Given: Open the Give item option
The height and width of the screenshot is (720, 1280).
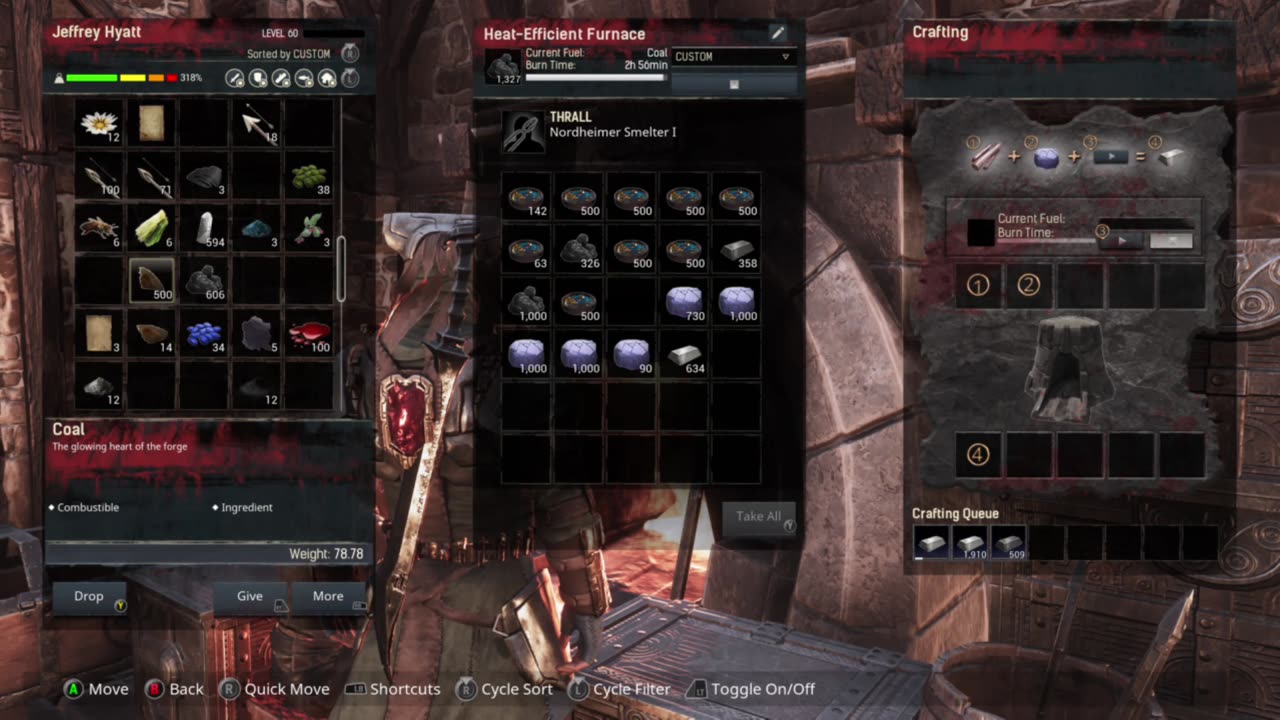Looking at the screenshot, I should click(x=250, y=596).
